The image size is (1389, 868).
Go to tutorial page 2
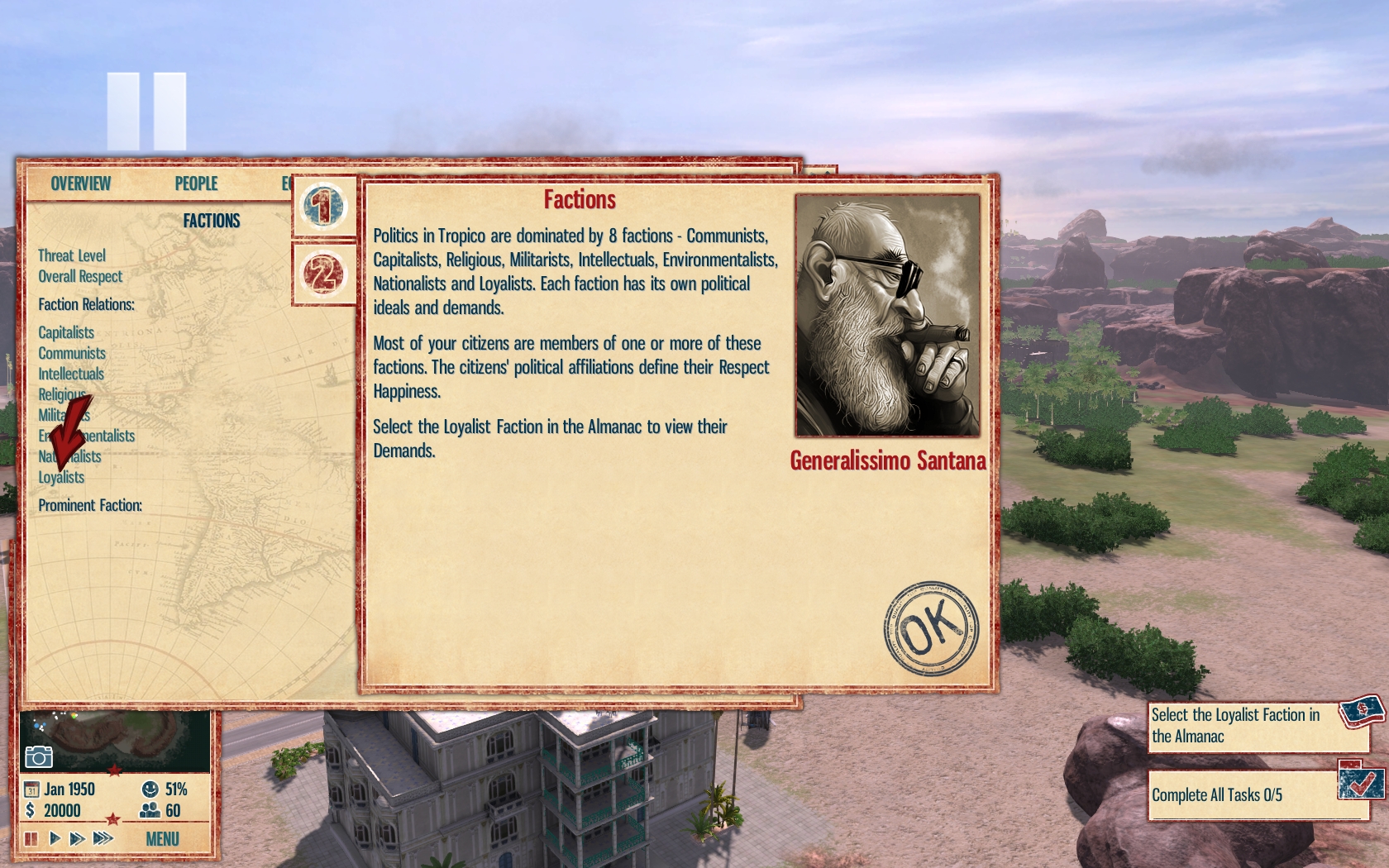[323, 274]
